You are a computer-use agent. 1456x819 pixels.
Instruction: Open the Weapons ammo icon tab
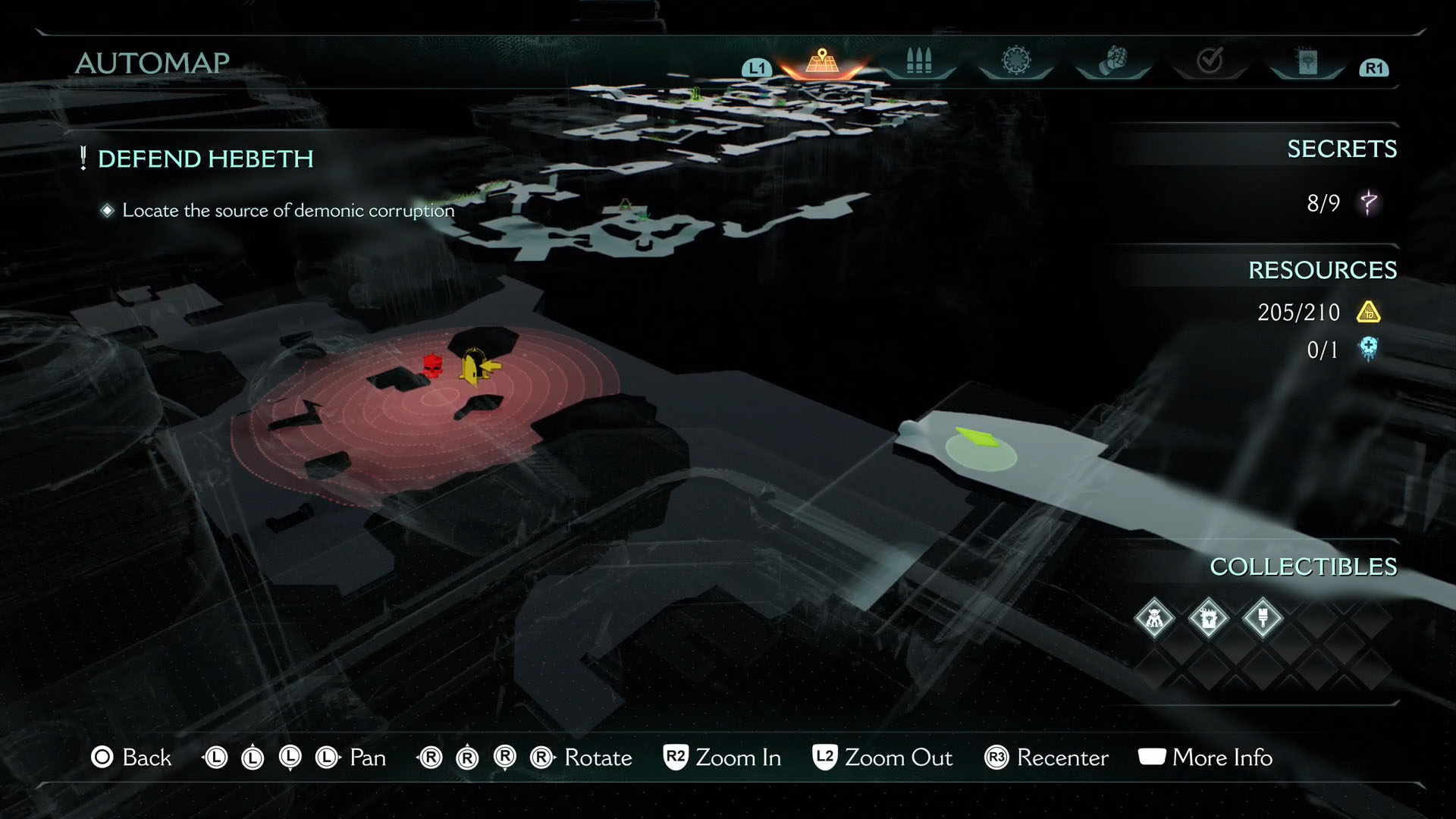(x=919, y=61)
